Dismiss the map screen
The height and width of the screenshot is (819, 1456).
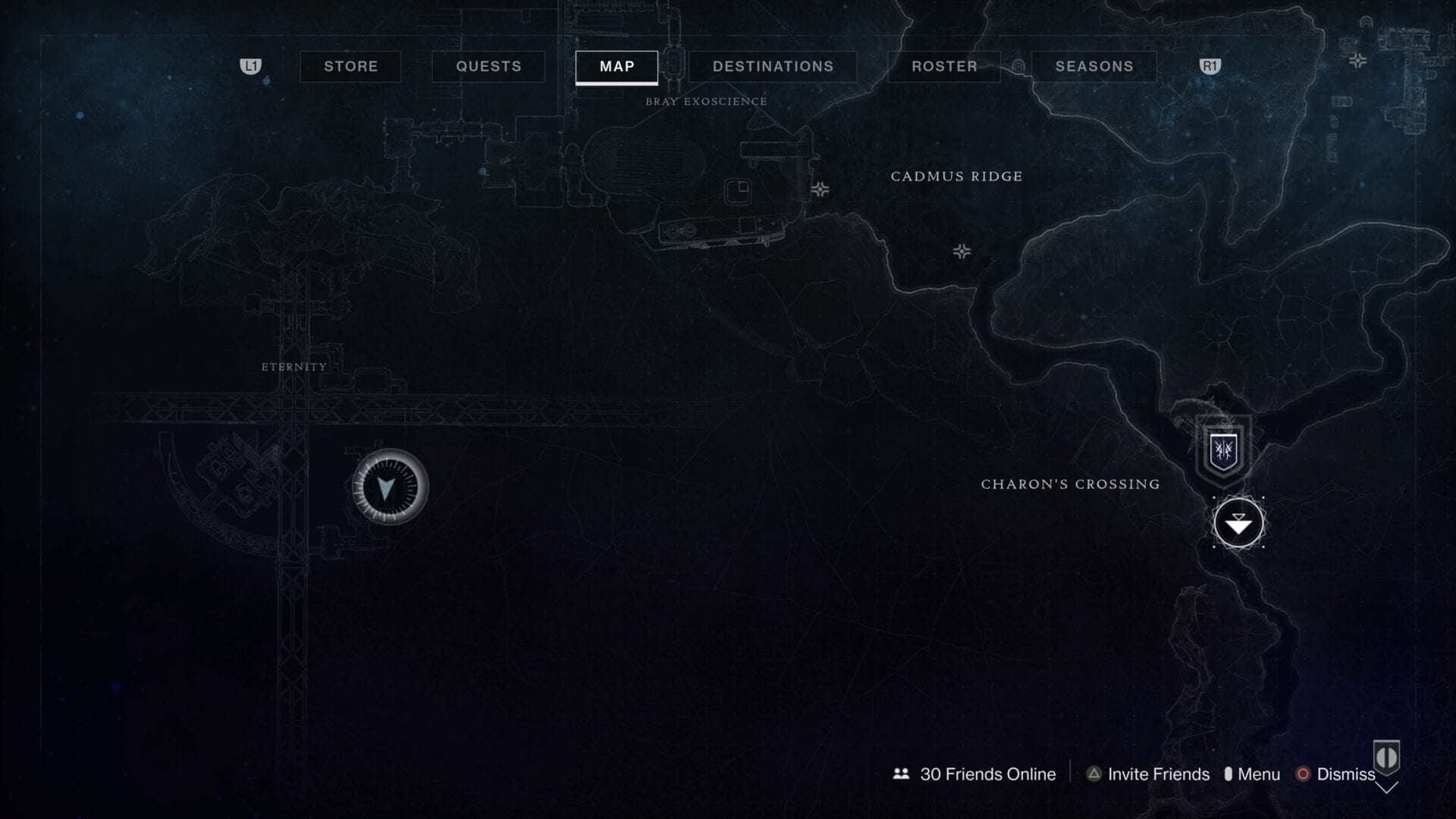tap(1346, 774)
